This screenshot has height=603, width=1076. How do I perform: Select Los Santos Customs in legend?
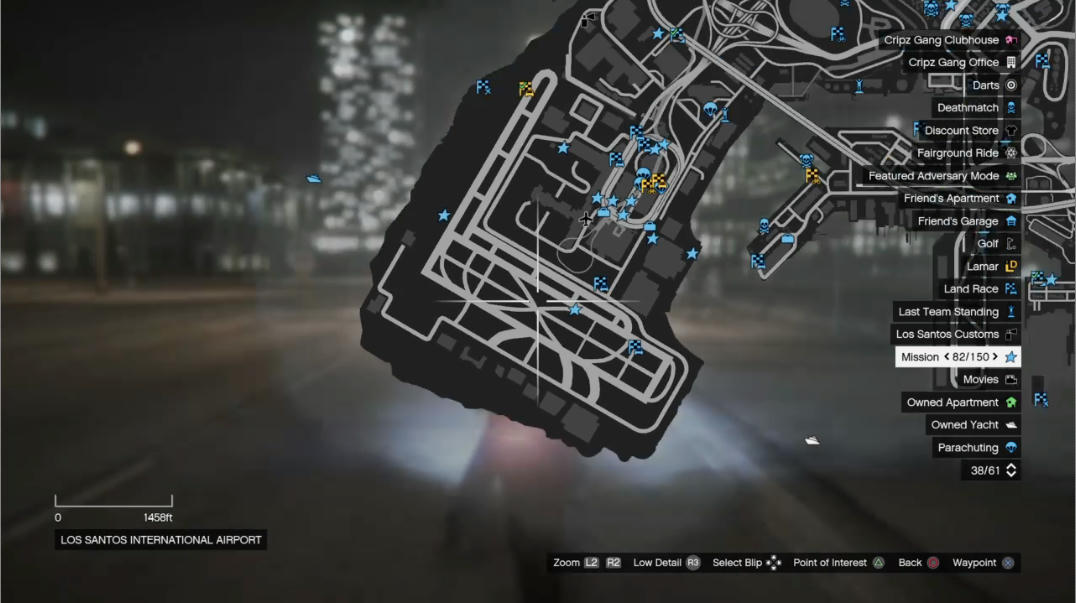pyautogui.click(x=955, y=335)
